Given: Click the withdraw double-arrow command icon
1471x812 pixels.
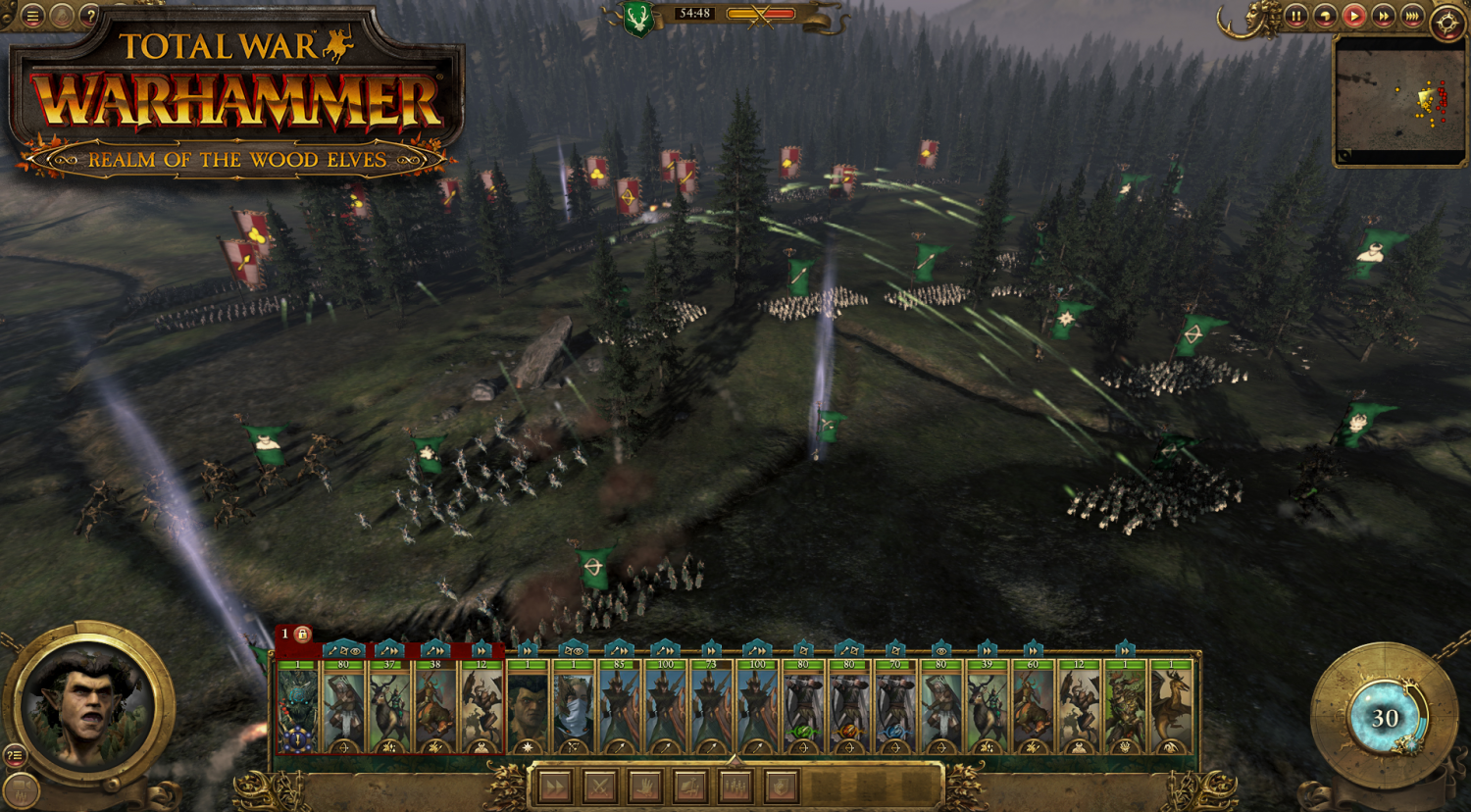Looking at the screenshot, I should coord(555,786).
